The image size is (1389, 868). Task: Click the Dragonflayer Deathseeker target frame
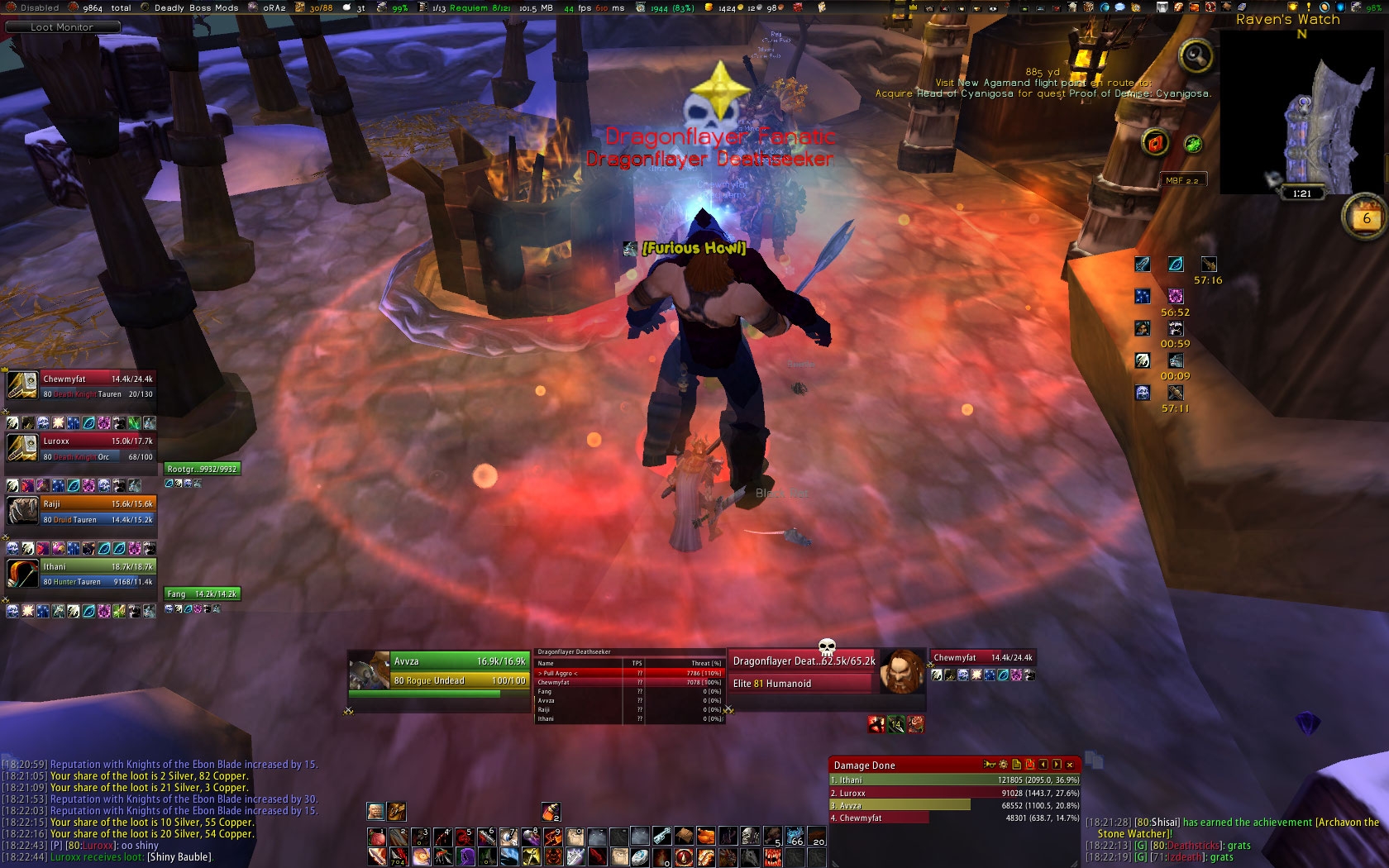point(802,671)
